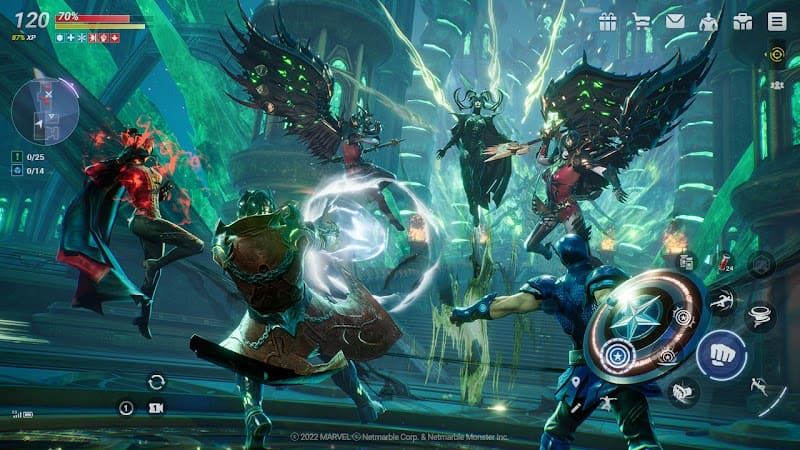800x450 pixels.
Task: Check the mail envelope inbox
Action: 675,21
